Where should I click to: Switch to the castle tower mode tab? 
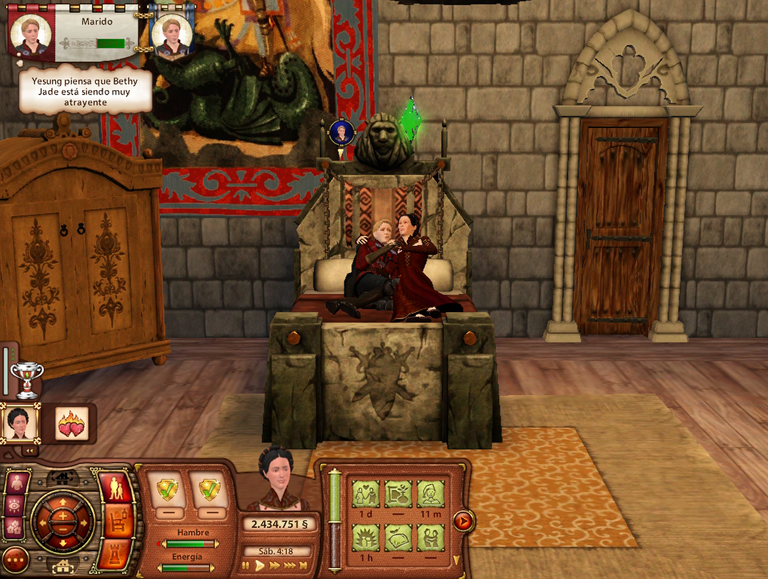point(115,553)
